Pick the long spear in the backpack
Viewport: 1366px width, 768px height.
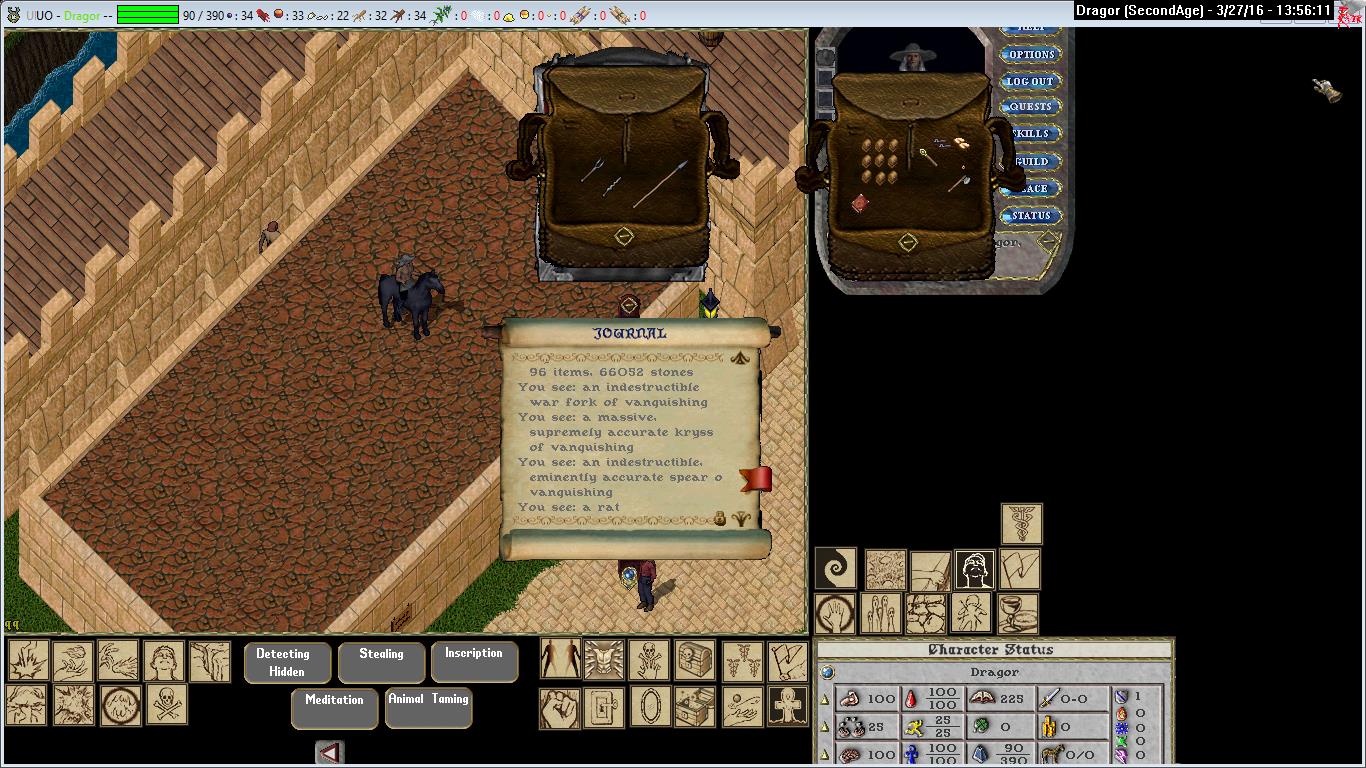660,183
